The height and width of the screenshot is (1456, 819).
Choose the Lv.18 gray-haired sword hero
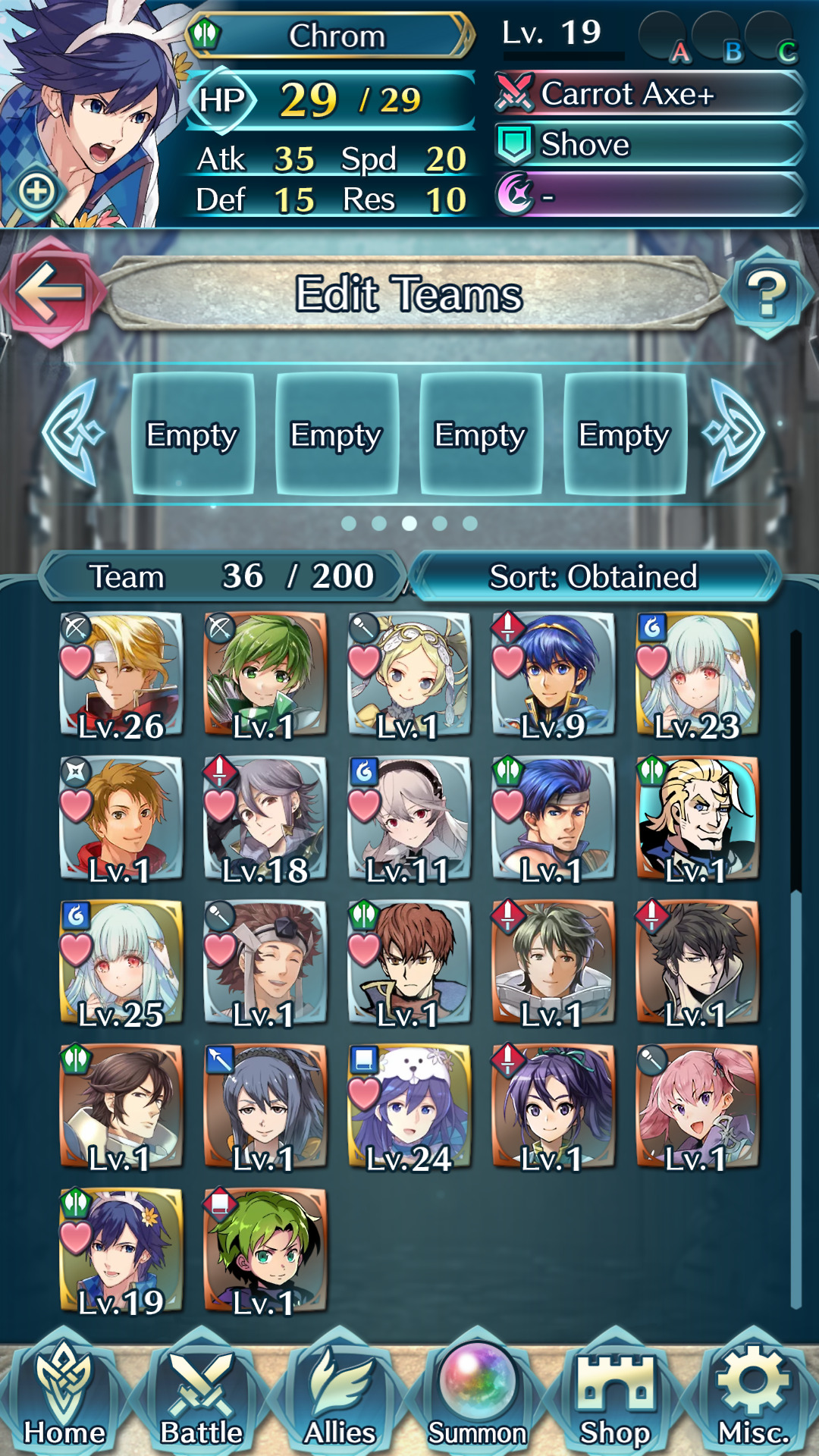click(265, 819)
